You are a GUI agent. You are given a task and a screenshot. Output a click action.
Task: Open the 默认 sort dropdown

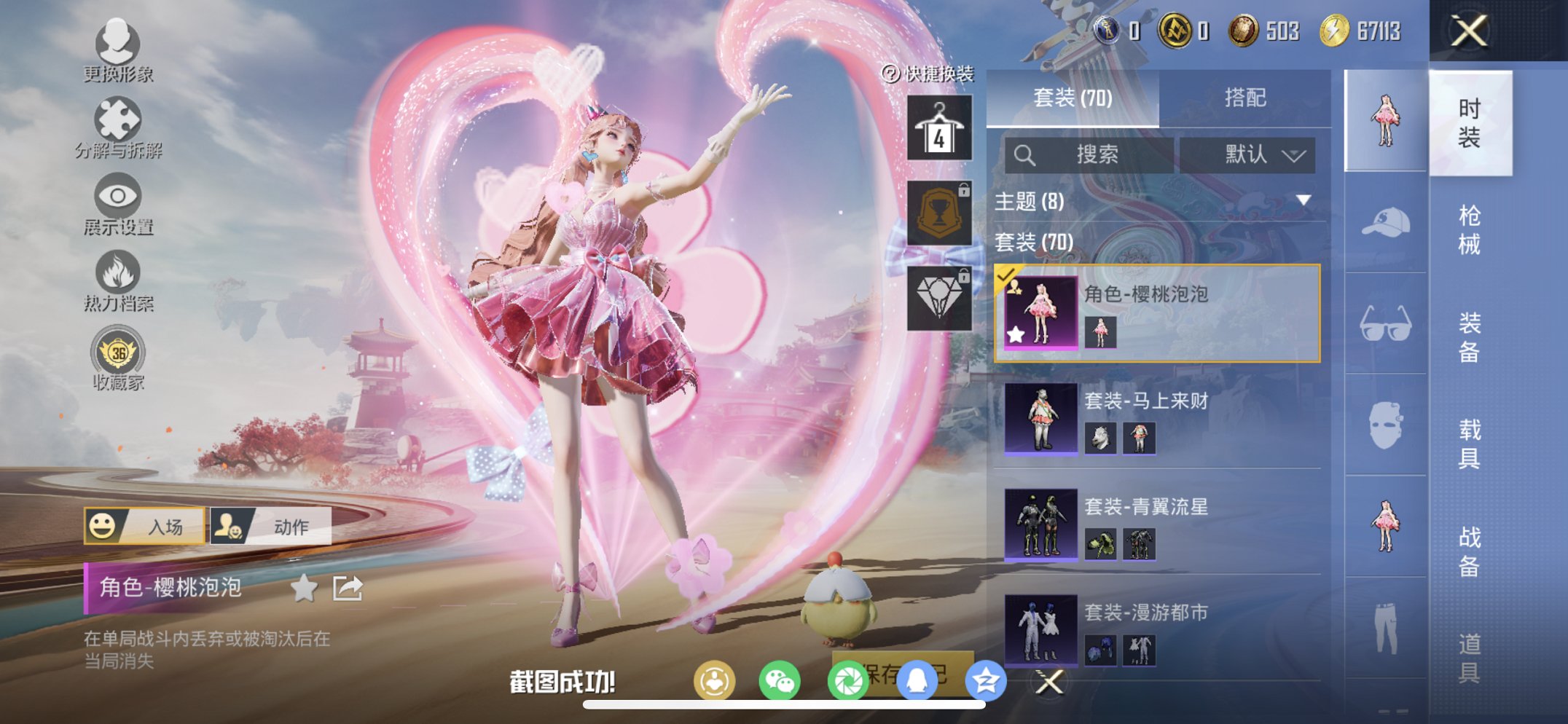1247,154
